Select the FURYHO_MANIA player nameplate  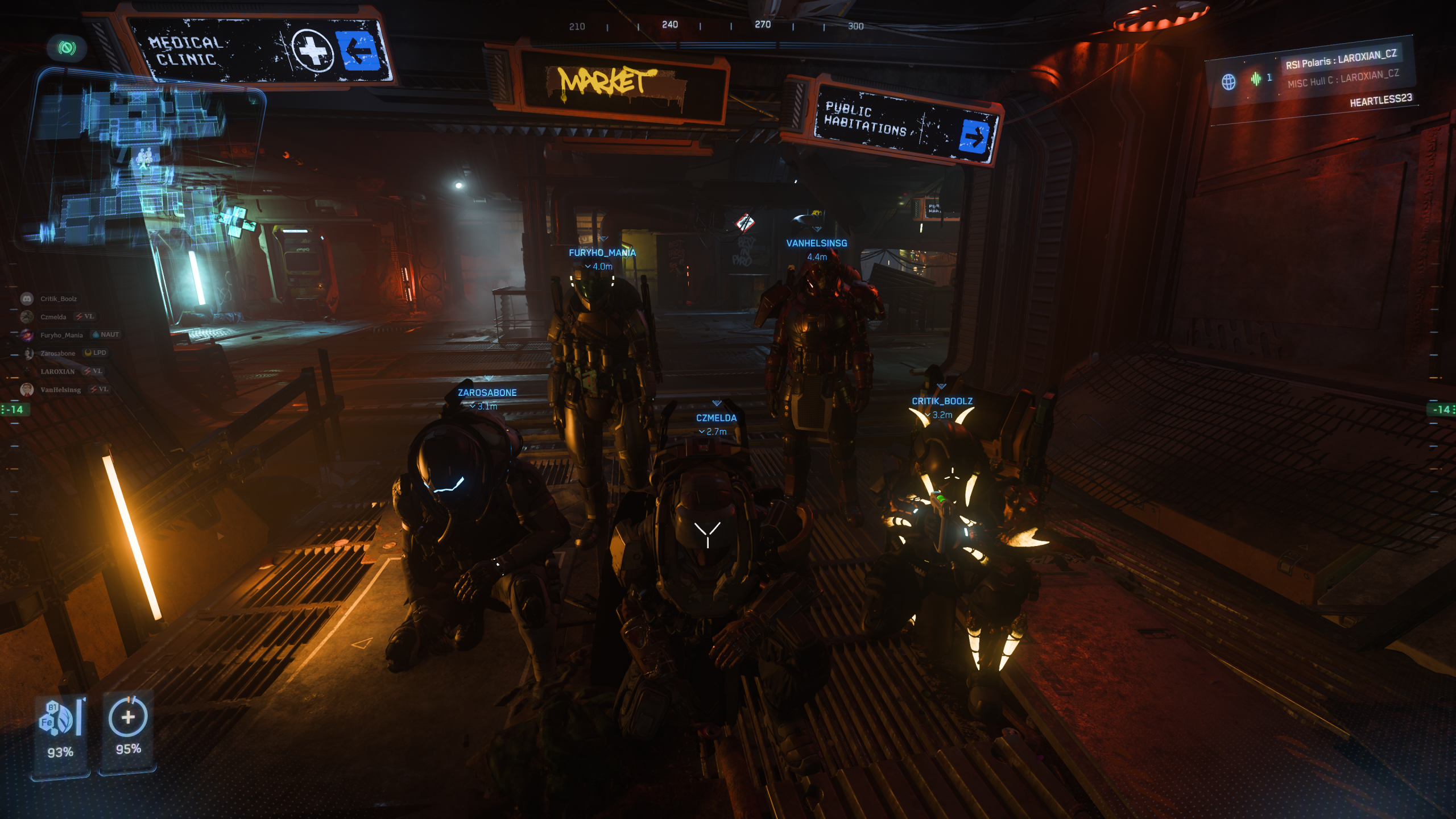click(602, 253)
